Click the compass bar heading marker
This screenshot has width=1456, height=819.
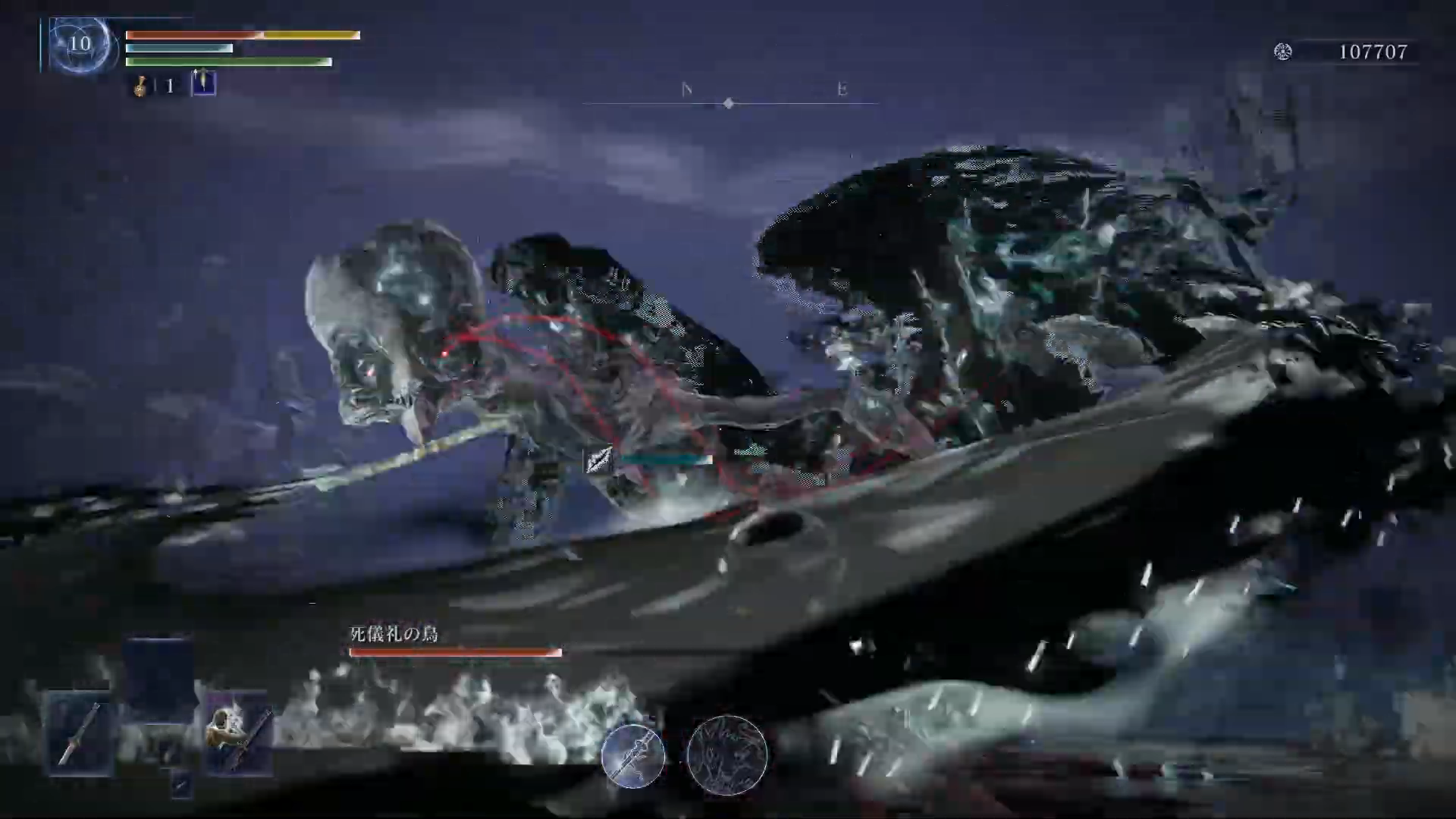(729, 103)
